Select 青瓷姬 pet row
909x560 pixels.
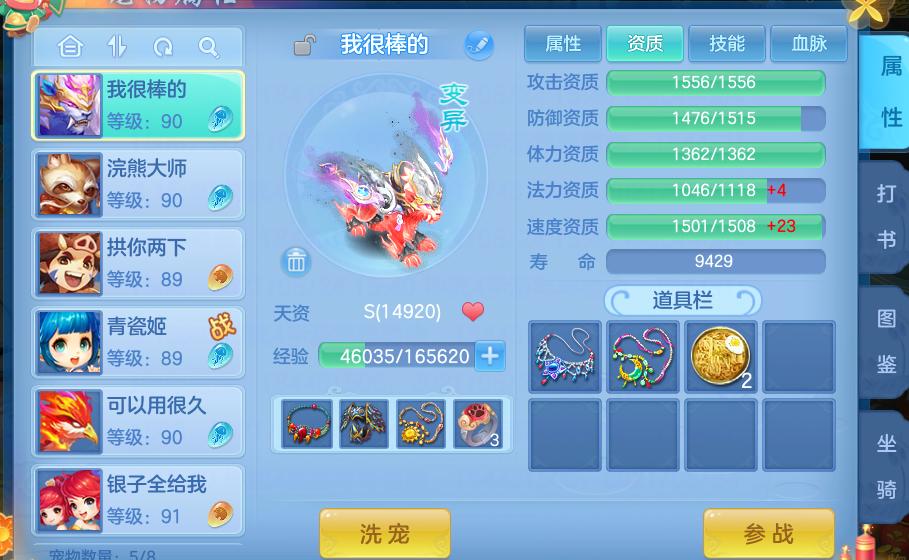[138, 341]
